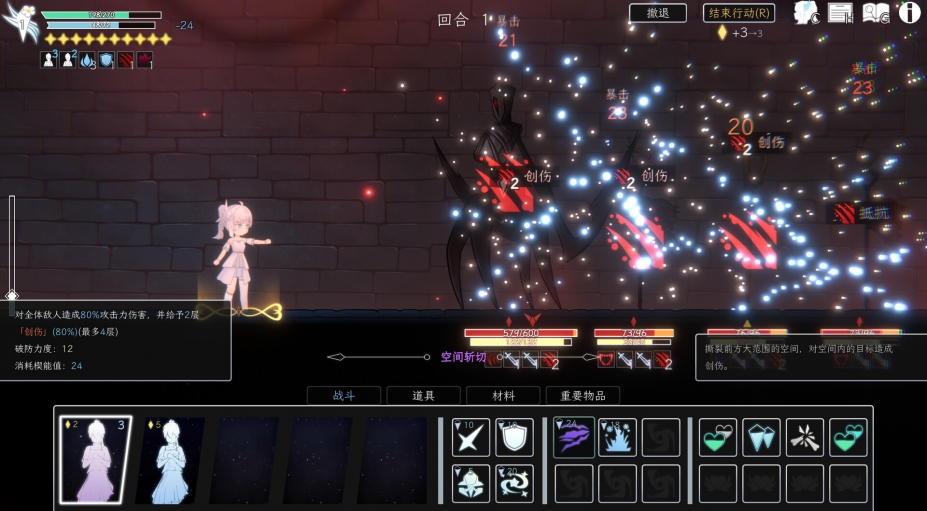This screenshot has height=511, width=927.
Task: Open the guidebook with magnifier icon
Action: click(x=876, y=13)
